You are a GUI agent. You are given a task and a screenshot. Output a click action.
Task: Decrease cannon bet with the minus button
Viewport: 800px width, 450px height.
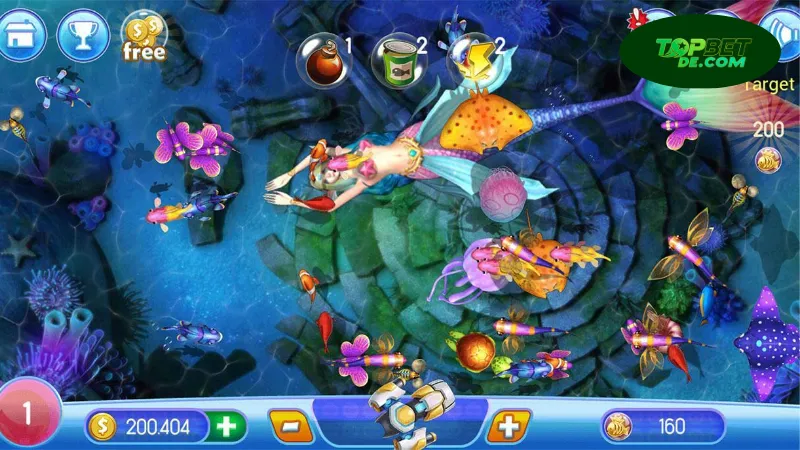[x=291, y=426]
